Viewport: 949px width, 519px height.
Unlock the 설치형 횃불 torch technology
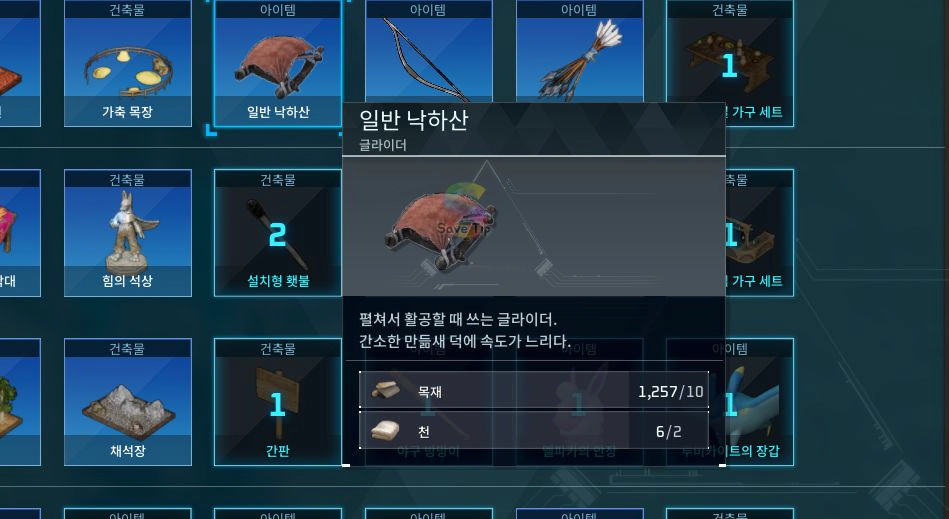tap(277, 232)
